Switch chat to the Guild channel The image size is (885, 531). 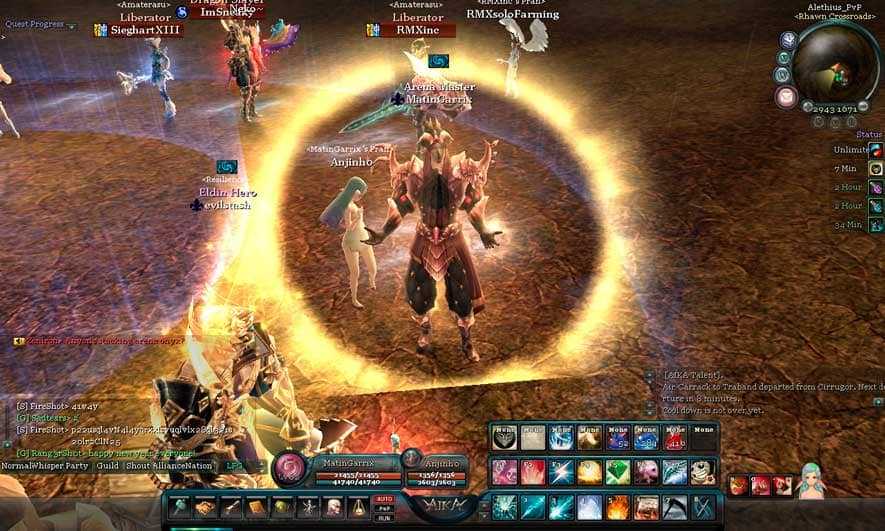tap(108, 466)
